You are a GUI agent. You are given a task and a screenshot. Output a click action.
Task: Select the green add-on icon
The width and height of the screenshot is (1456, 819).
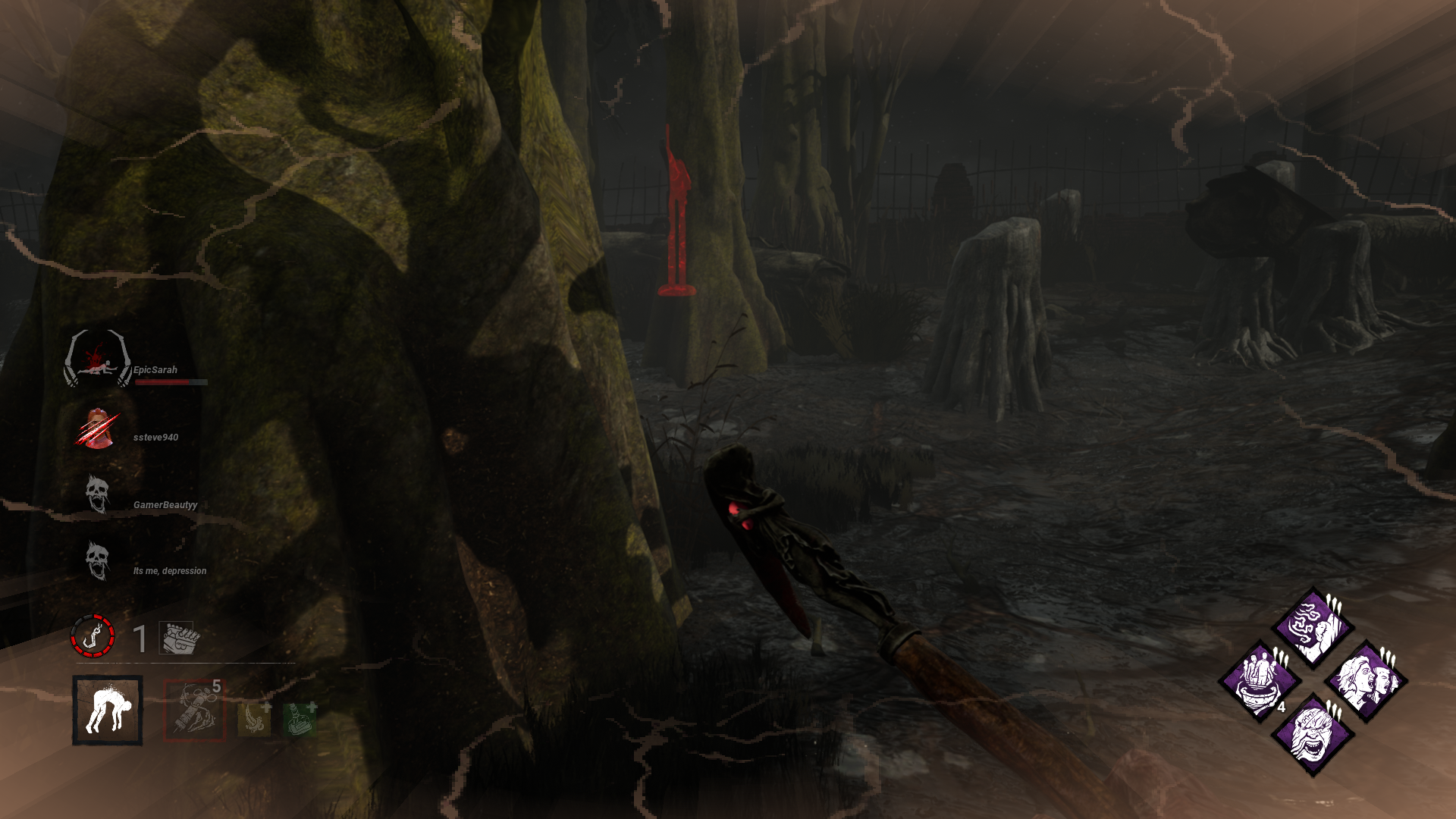click(298, 720)
